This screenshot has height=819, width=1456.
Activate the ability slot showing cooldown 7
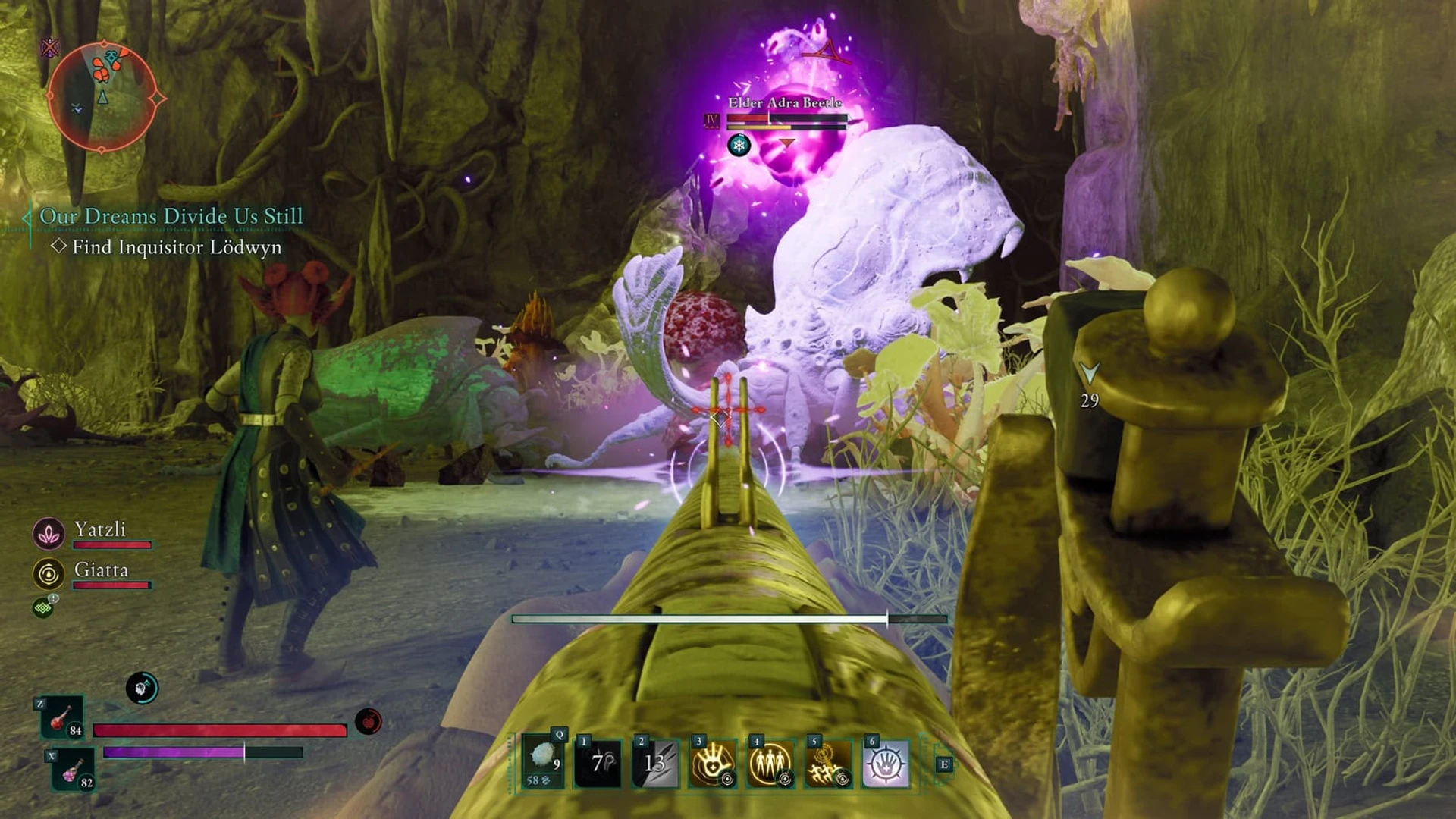(x=598, y=763)
